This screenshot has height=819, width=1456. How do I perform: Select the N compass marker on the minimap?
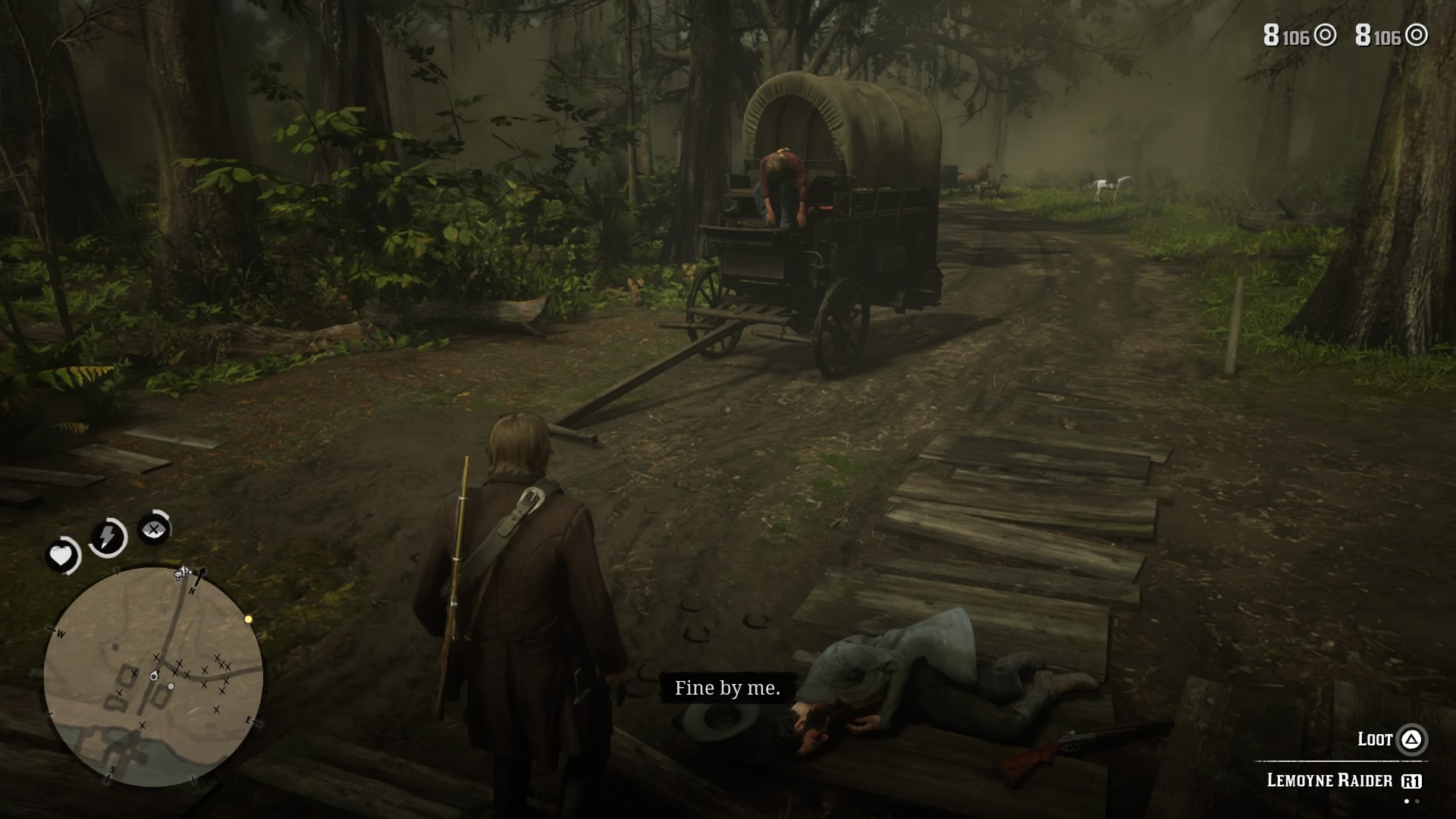[x=191, y=591]
